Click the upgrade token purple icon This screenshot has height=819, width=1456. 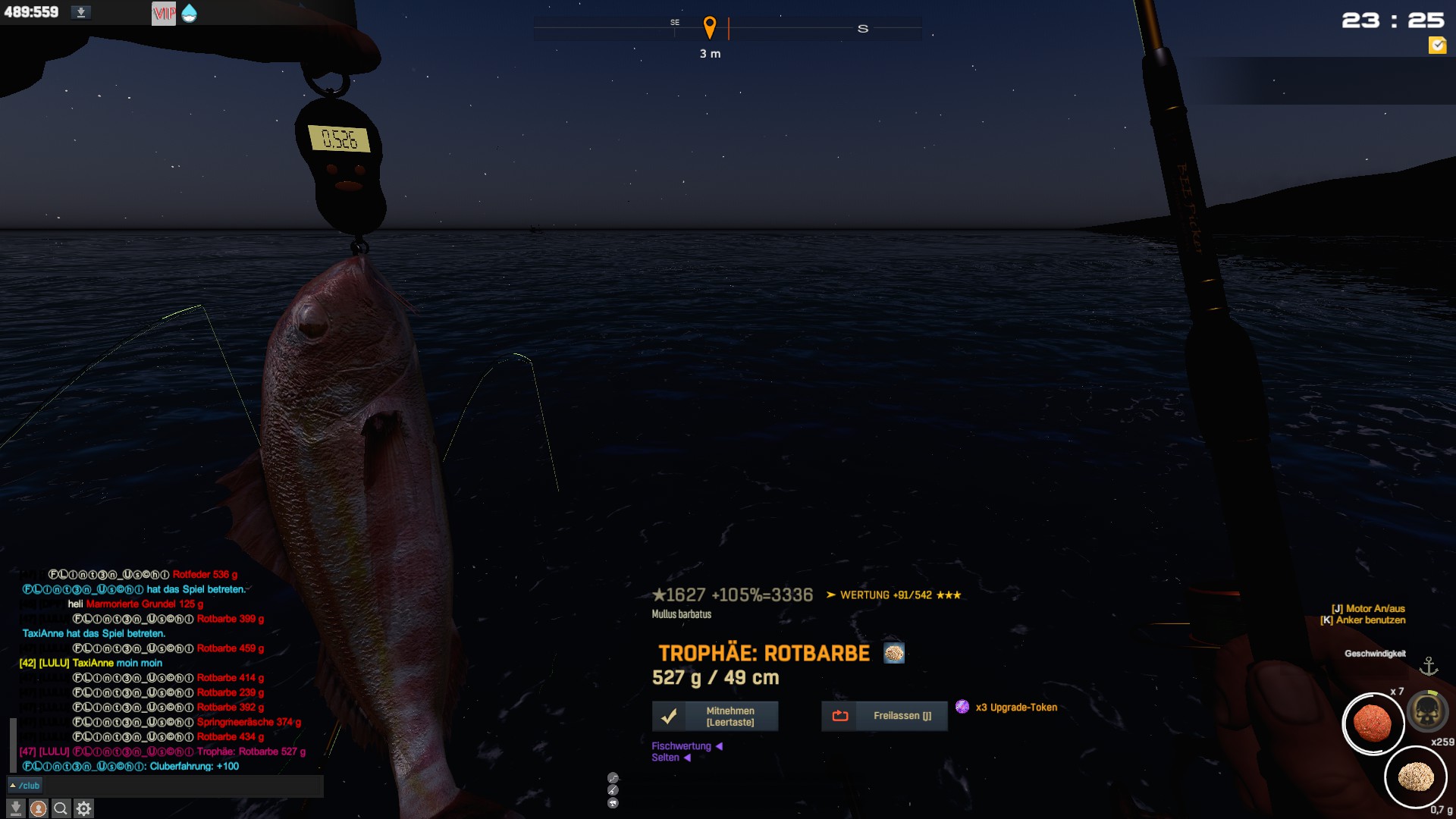click(x=962, y=707)
